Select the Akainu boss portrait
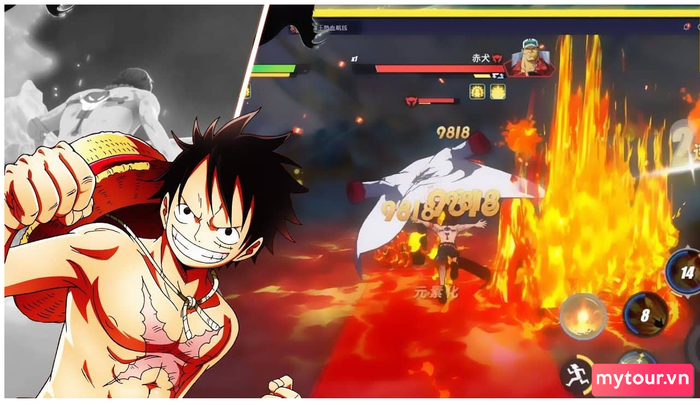 (x=529, y=58)
